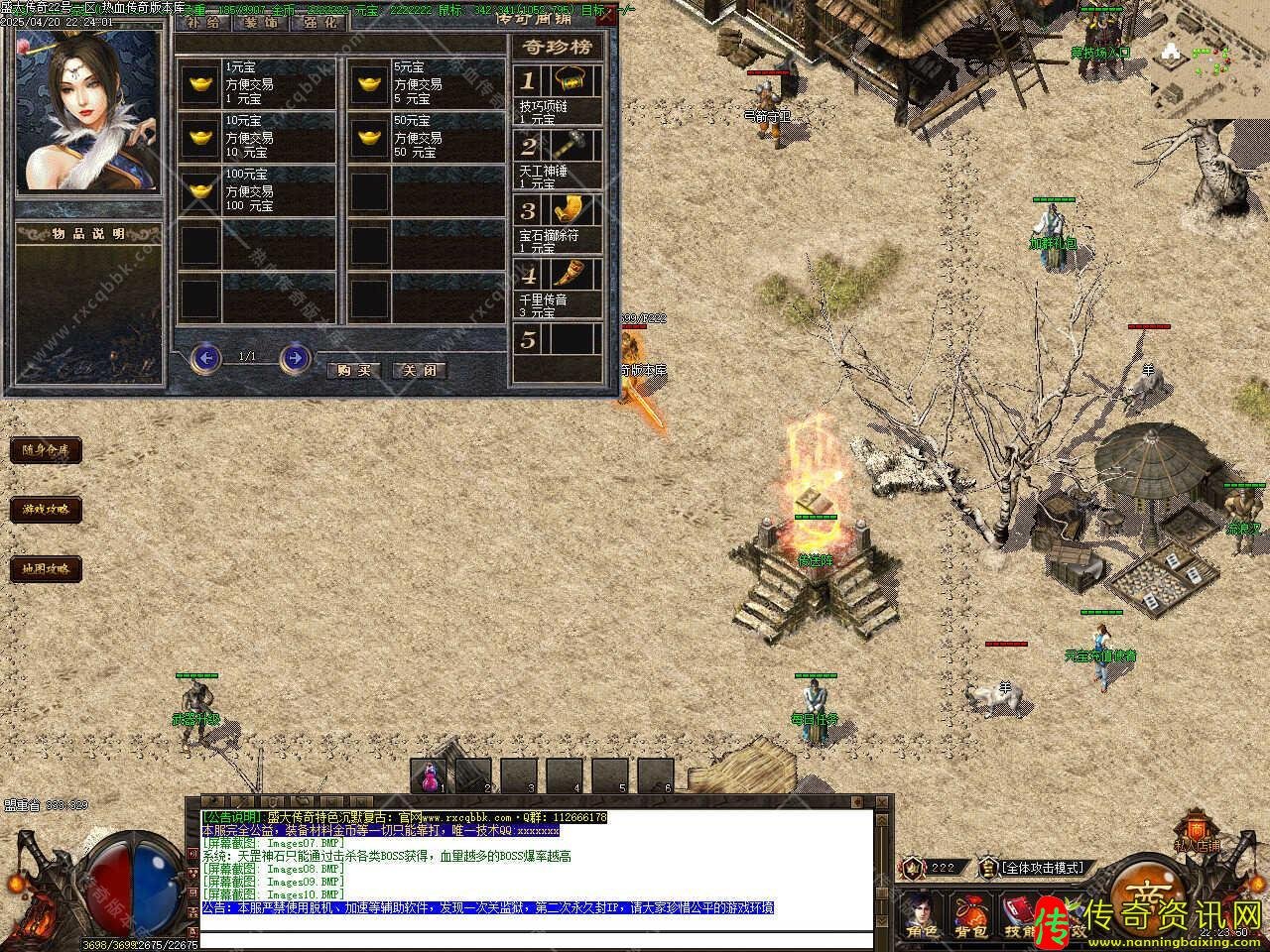Open the 角色 character panel
Image resolution: width=1270 pixels, height=952 pixels.
[919, 915]
